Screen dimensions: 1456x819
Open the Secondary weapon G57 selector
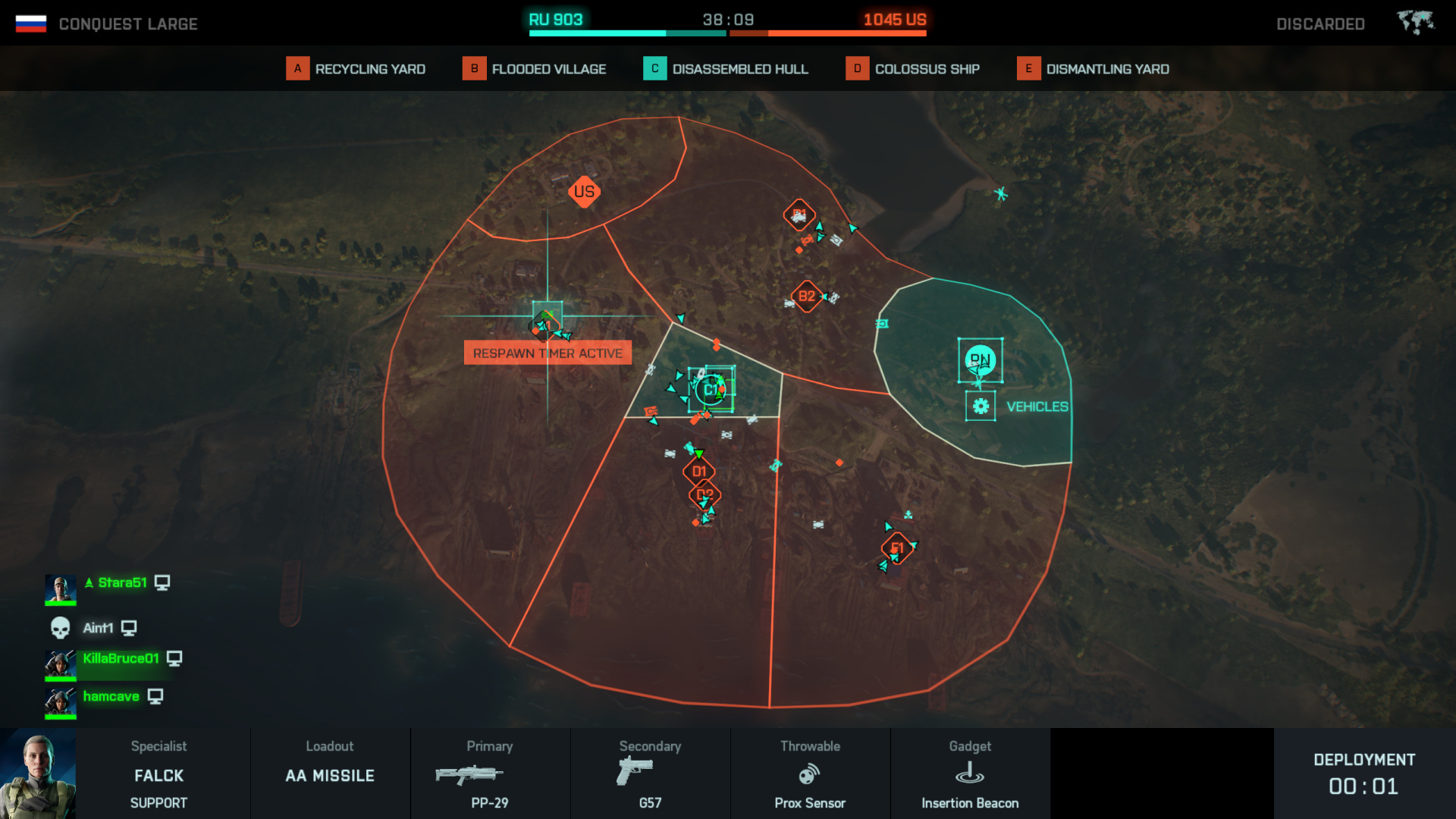649,775
